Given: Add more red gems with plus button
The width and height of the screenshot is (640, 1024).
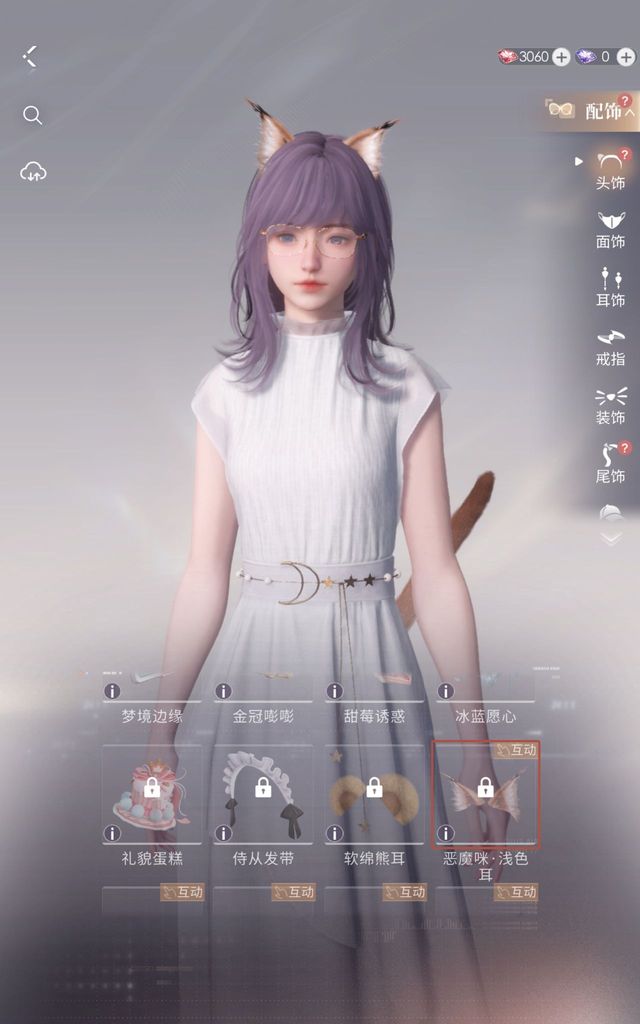Looking at the screenshot, I should click(561, 57).
